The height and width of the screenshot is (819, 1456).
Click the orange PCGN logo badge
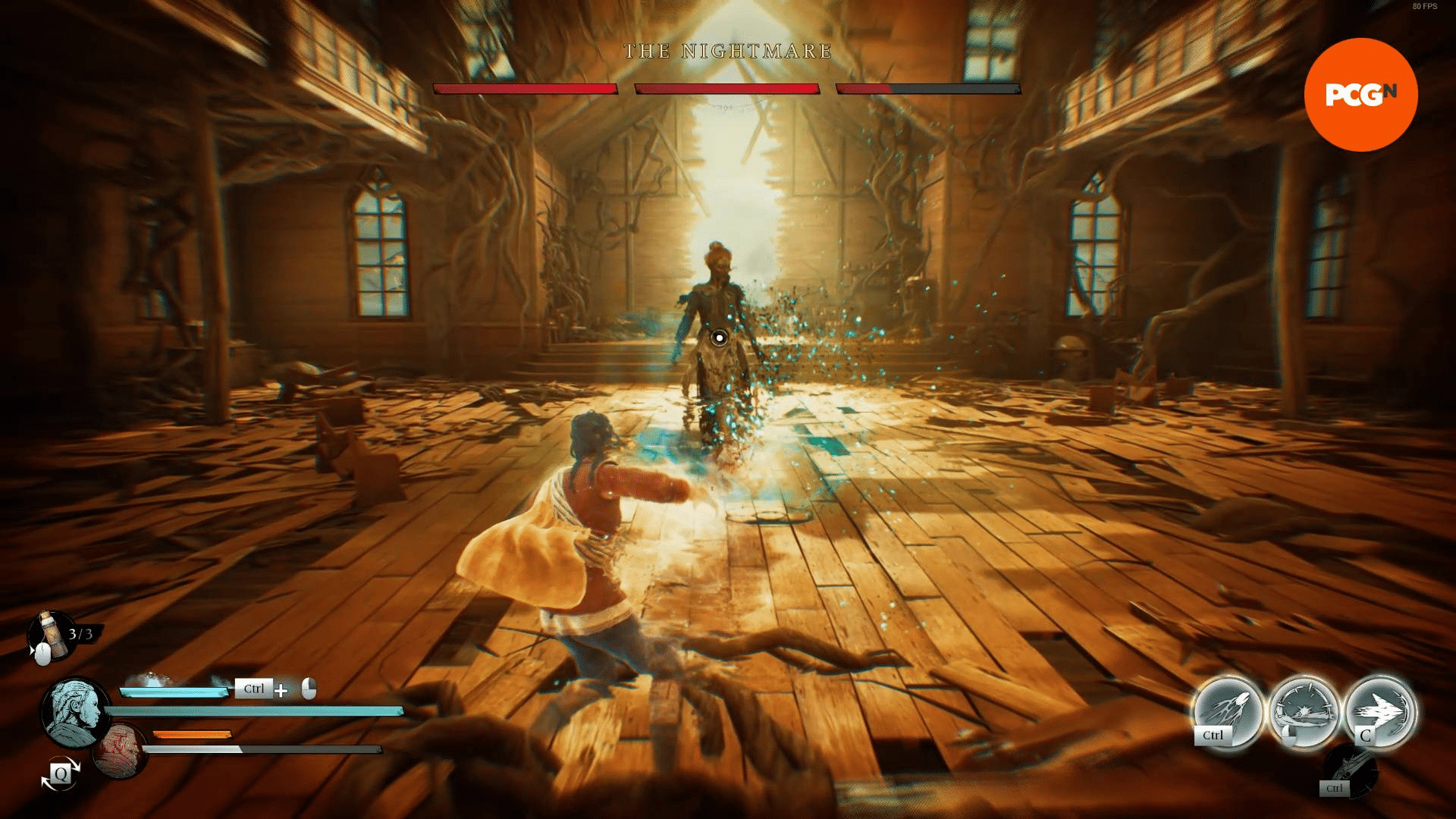click(x=1360, y=95)
